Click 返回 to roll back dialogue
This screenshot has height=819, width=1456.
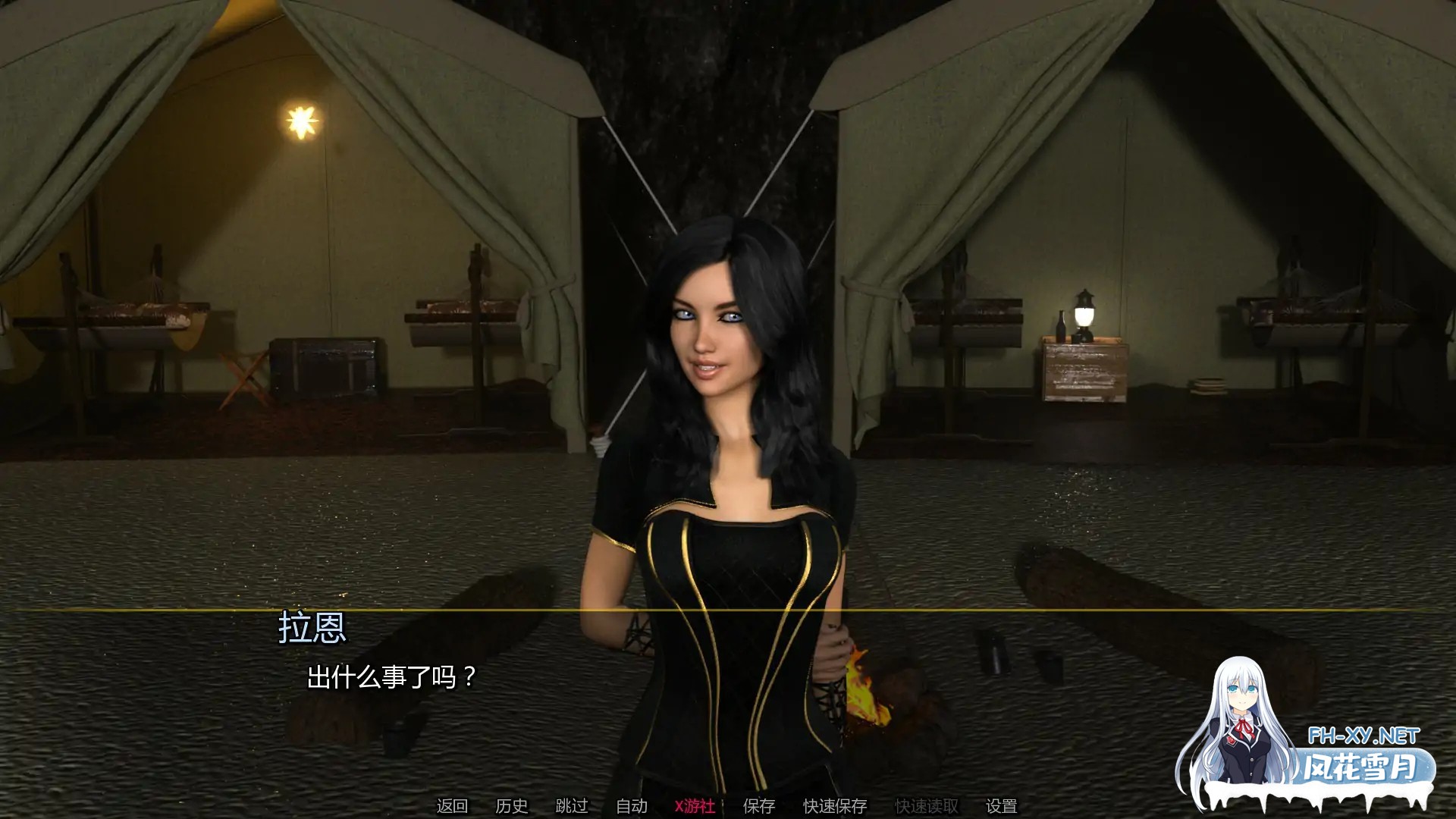453,806
